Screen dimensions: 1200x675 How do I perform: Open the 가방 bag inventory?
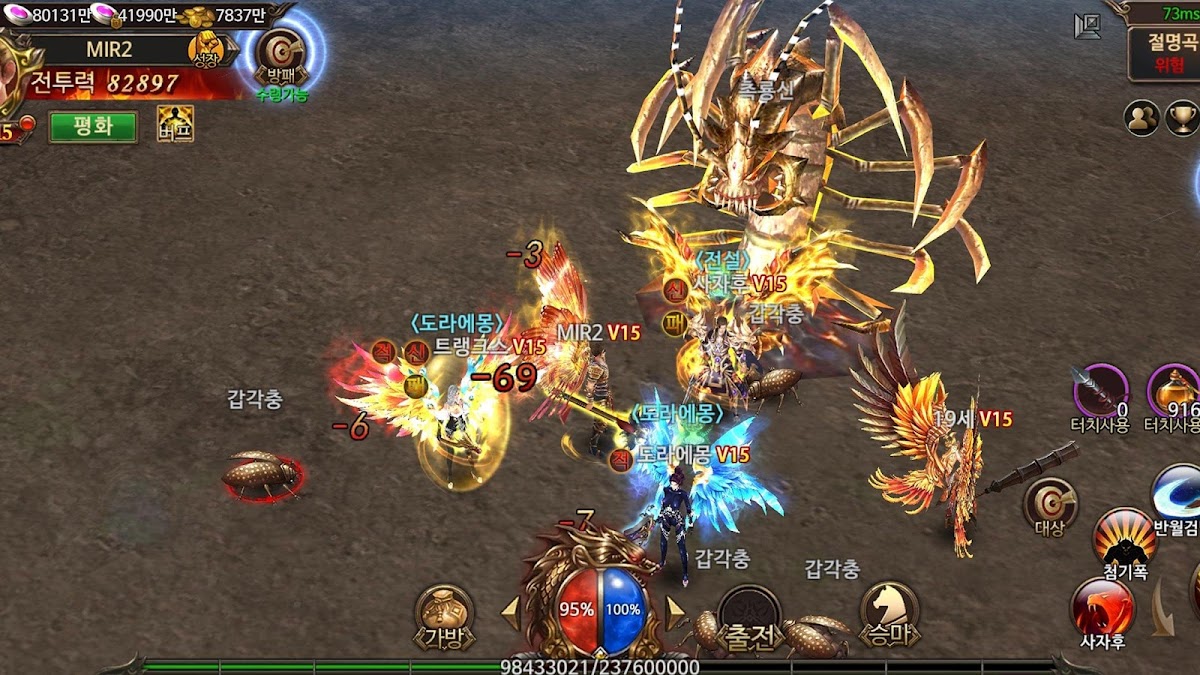coord(445,616)
